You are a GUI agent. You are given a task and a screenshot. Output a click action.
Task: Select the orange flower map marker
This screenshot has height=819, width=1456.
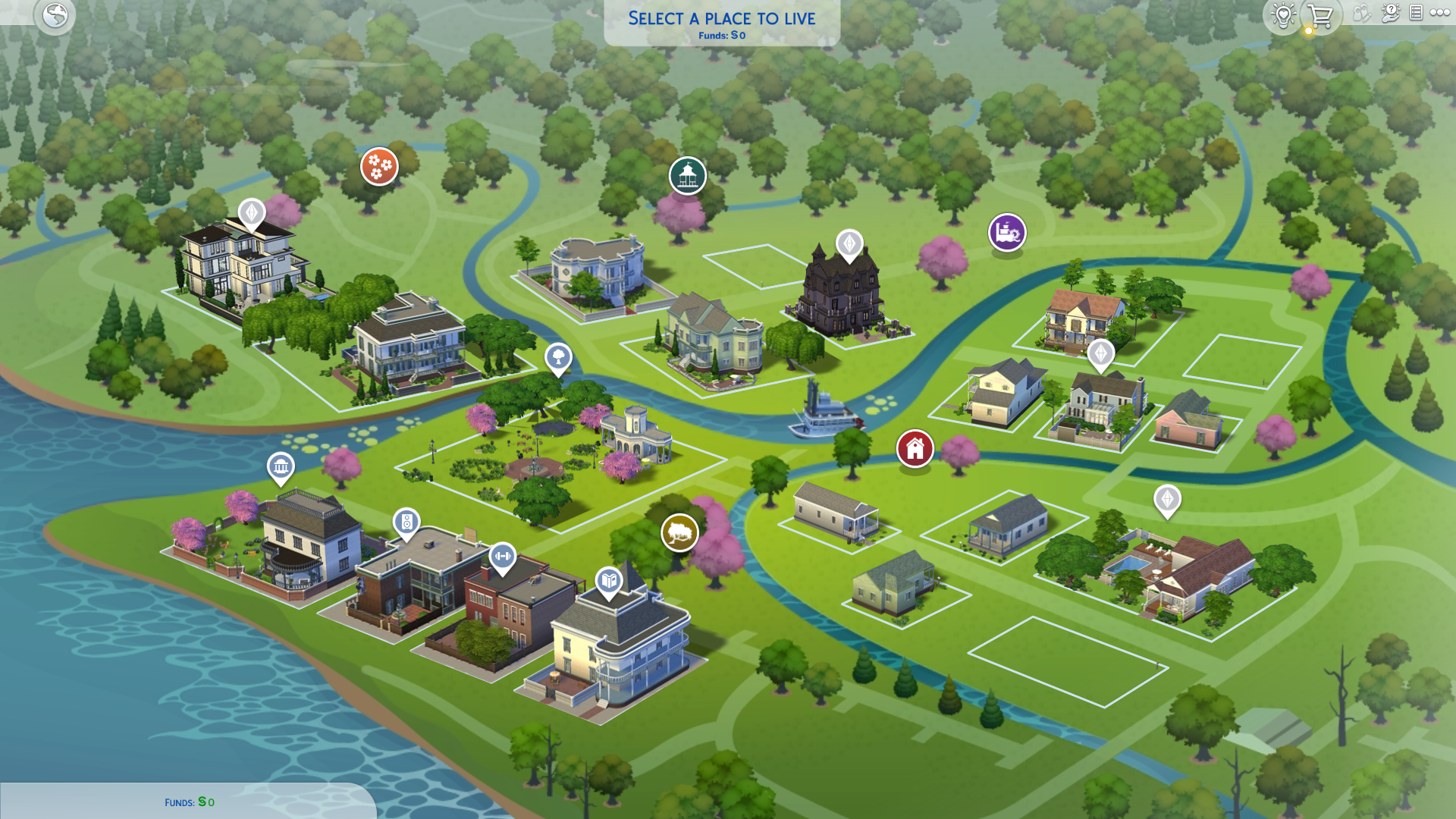click(x=379, y=166)
